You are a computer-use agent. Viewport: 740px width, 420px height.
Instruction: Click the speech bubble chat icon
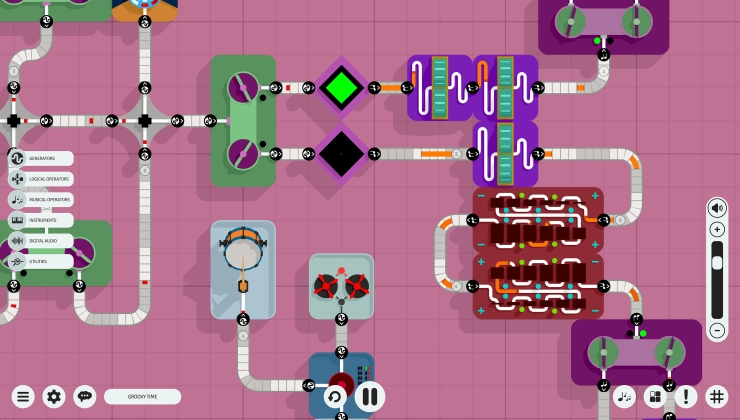pos(85,397)
